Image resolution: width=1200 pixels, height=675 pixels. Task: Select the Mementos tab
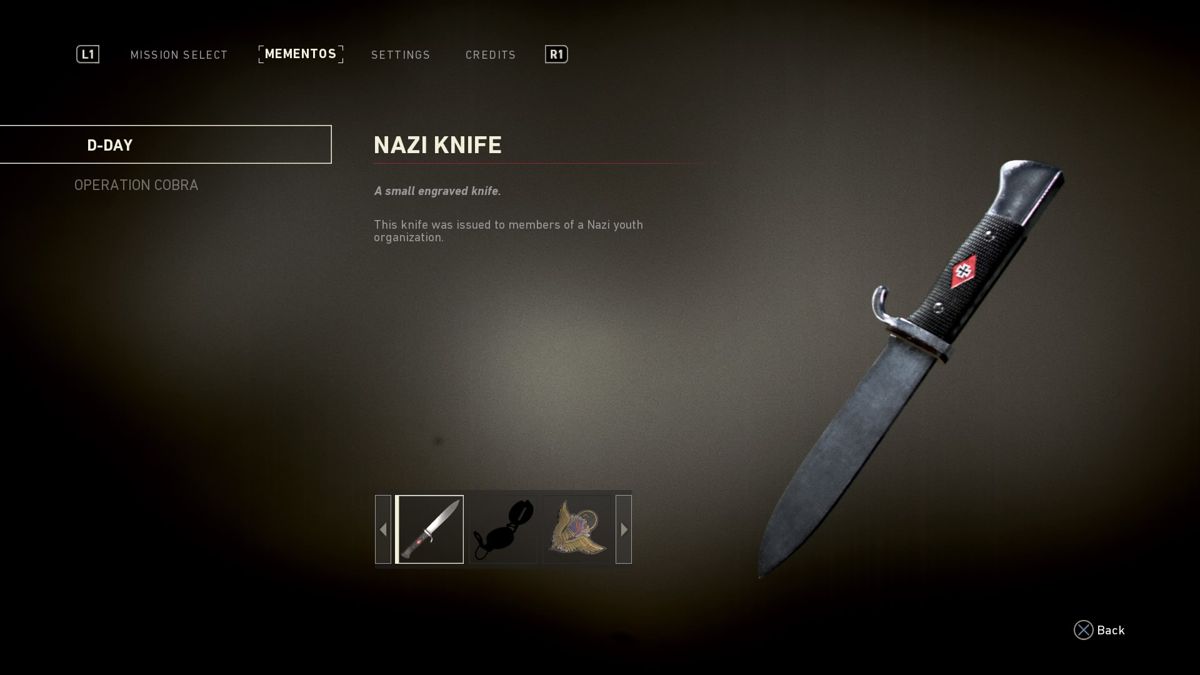(x=300, y=54)
